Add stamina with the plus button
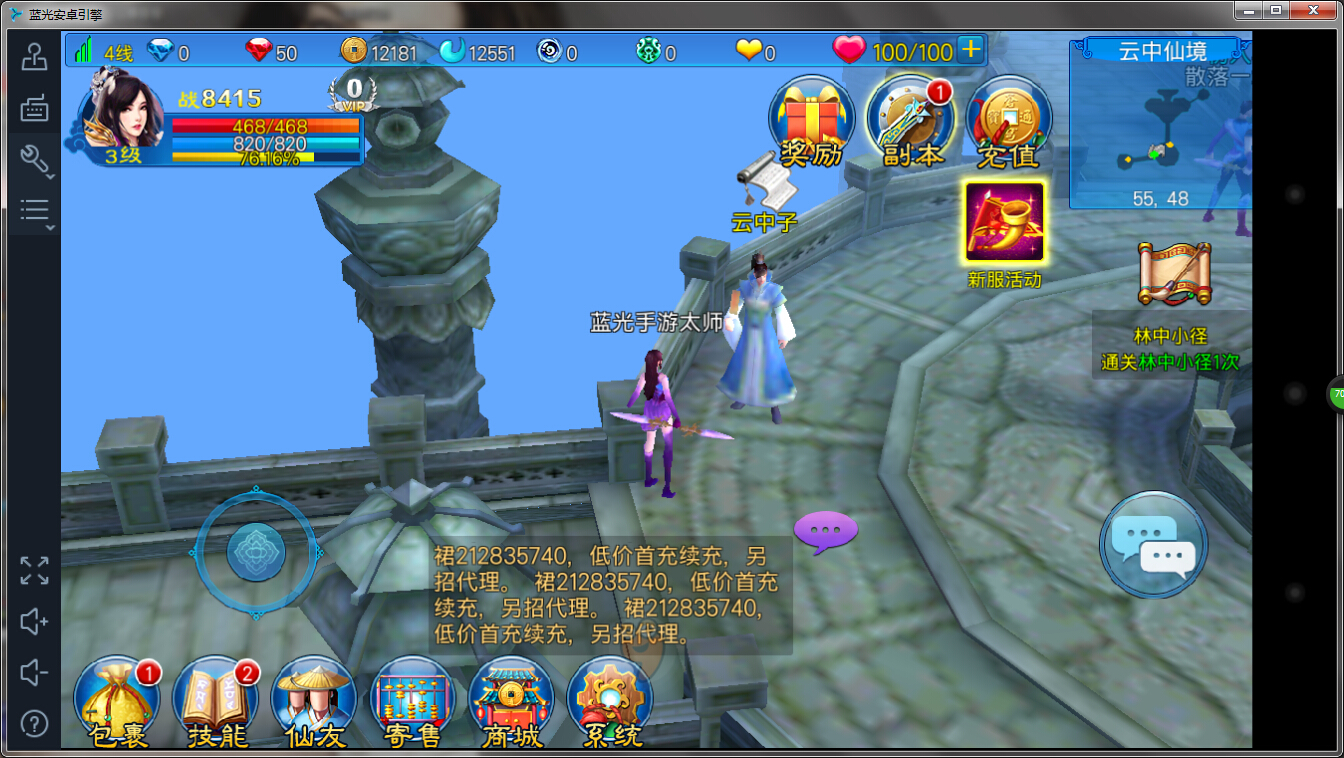Screen dimensions: 1344x758 click(970, 50)
